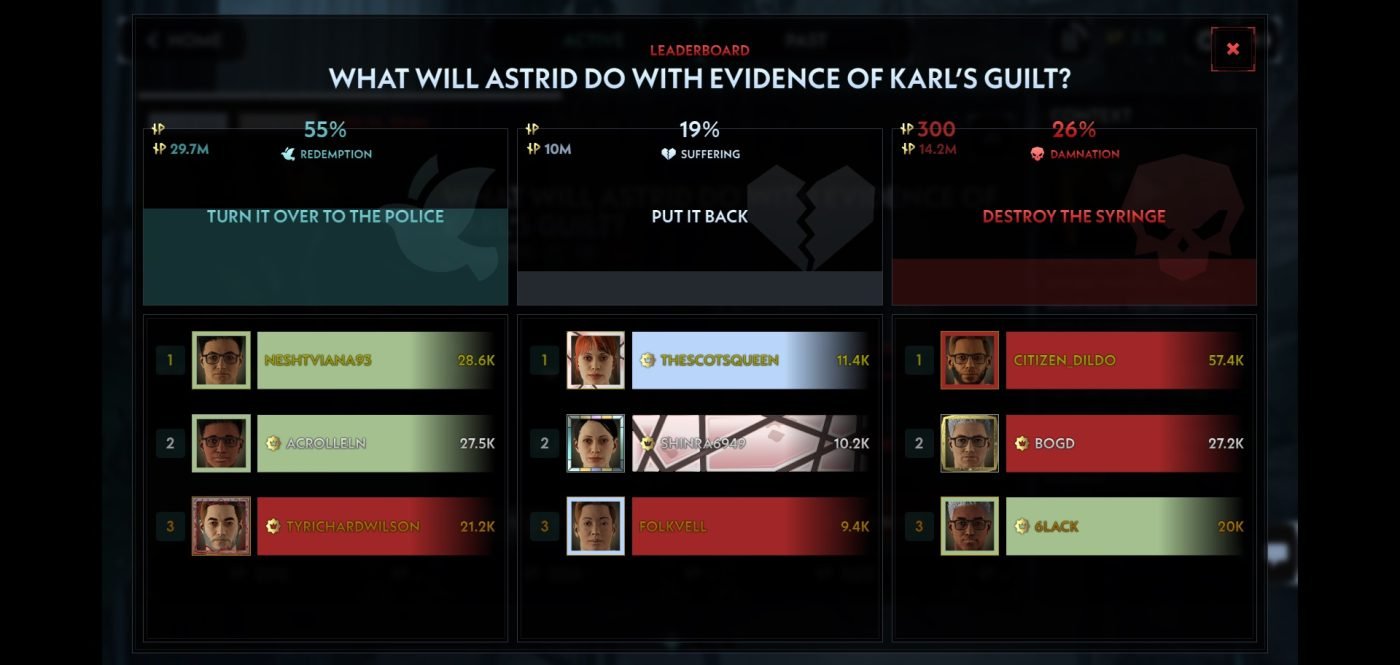1400x665 pixels.
Task: Choose the Put It Back option
Action: (x=700, y=217)
